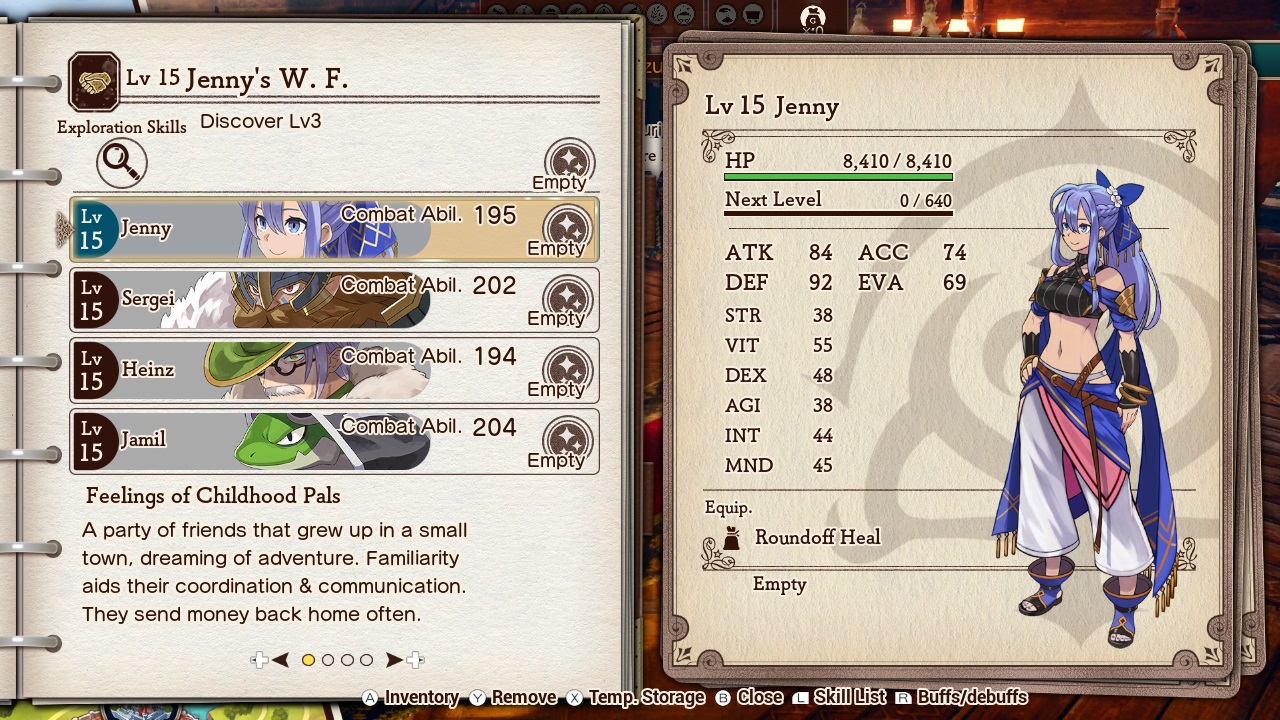Select the handshake friendship icon by the party title

tap(94, 79)
